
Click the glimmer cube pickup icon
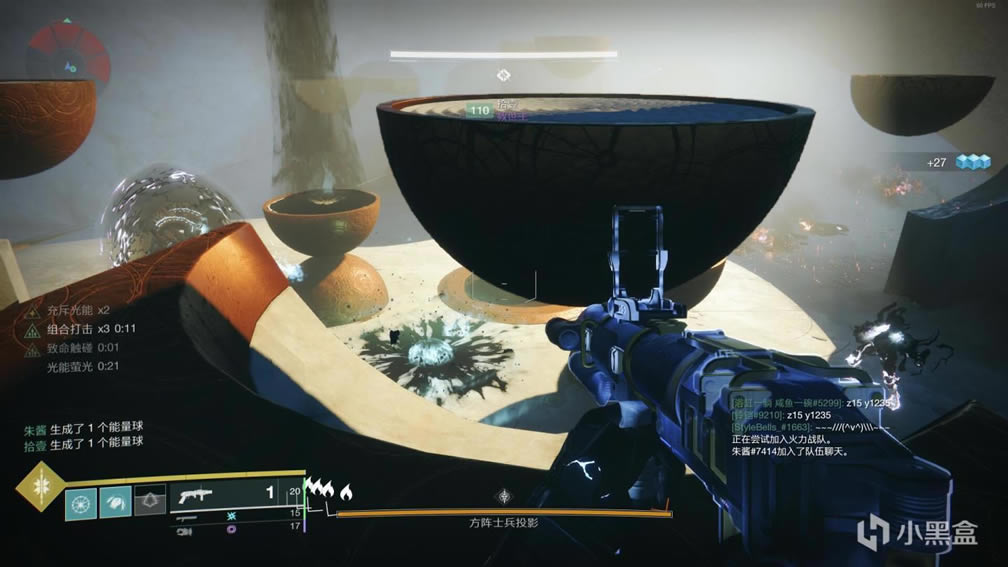[x=972, y=162]
